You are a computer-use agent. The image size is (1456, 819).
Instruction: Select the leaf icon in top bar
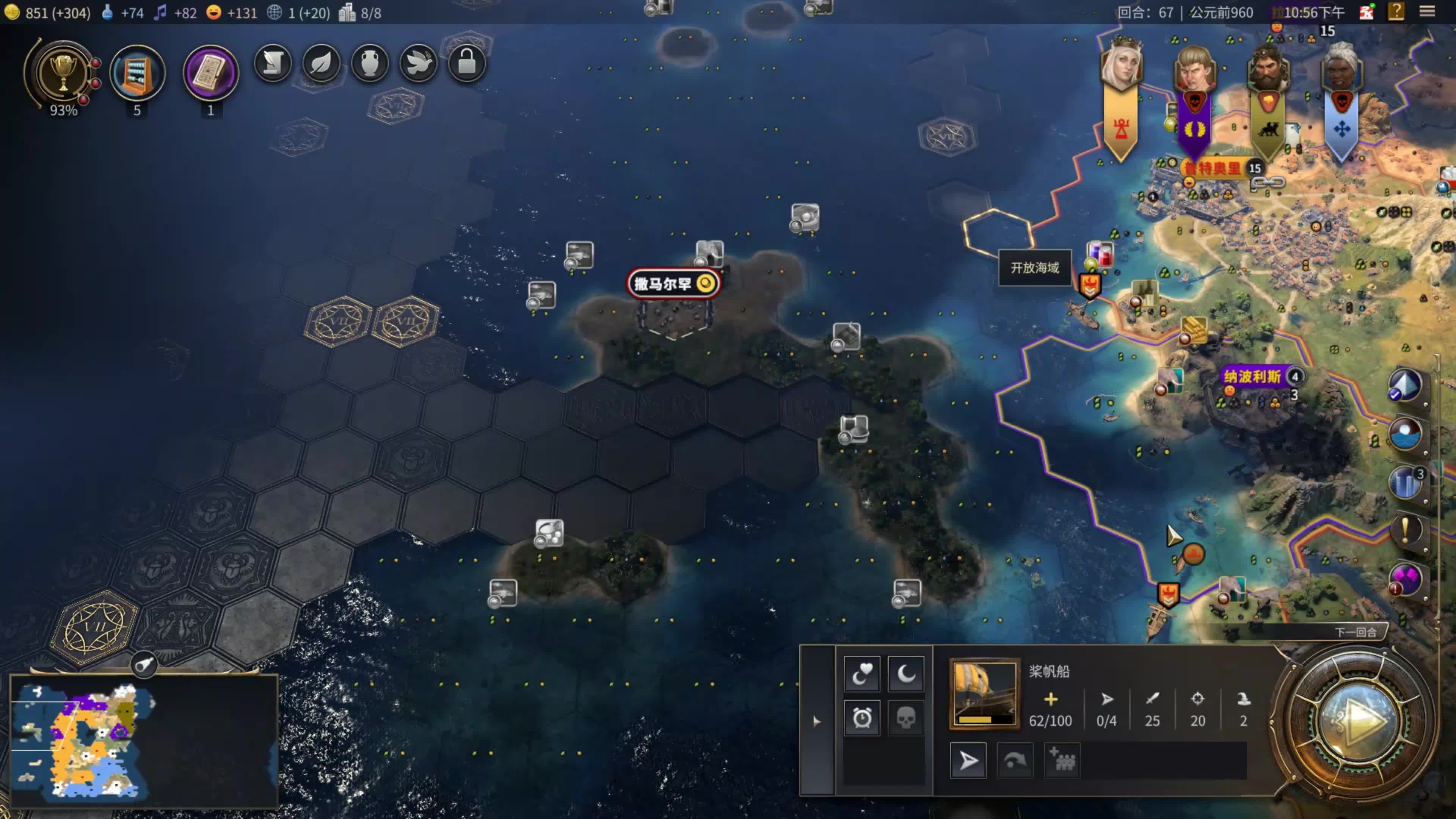tap(321, 63)
